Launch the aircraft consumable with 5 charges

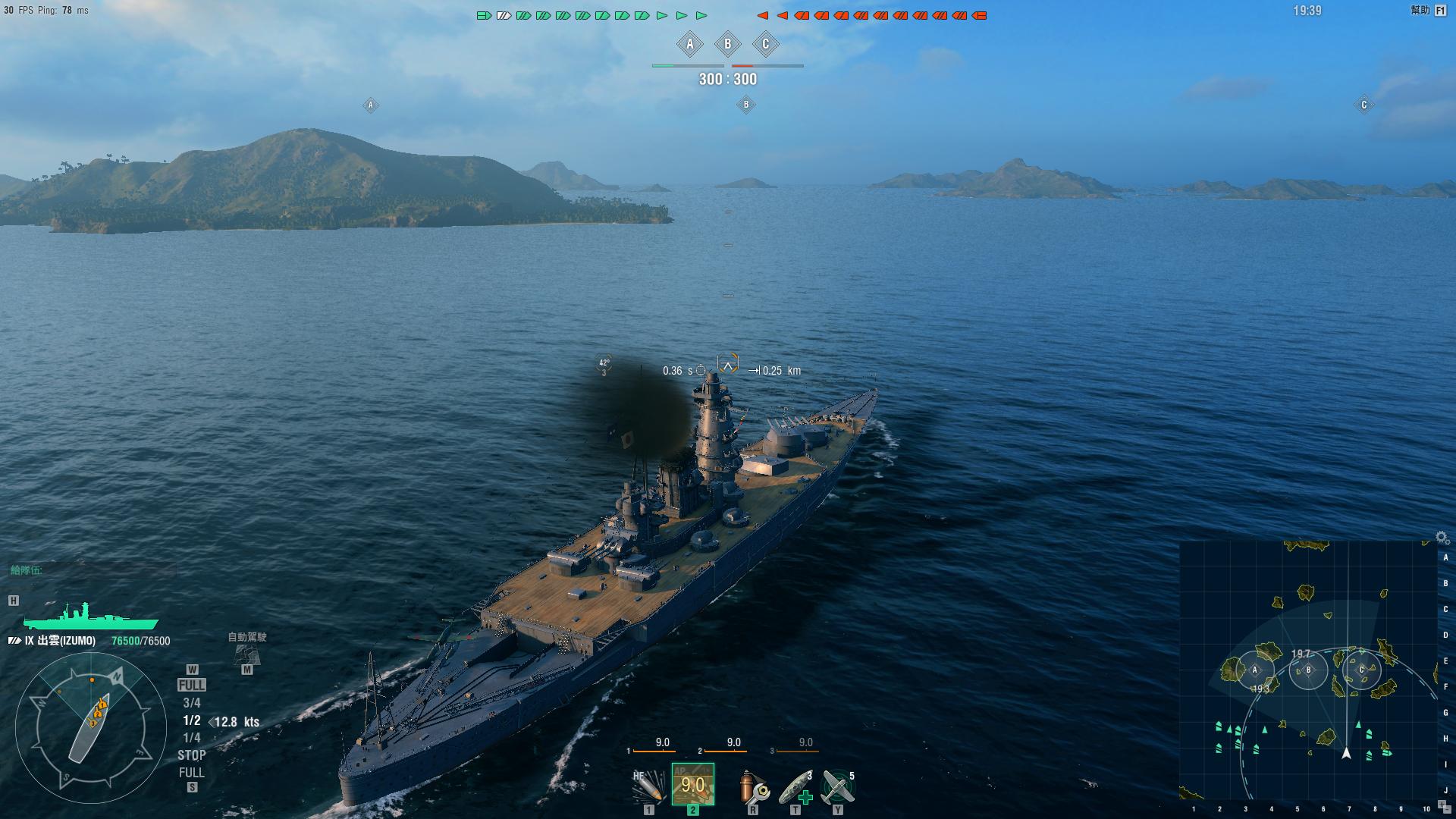tap(838, 786)
